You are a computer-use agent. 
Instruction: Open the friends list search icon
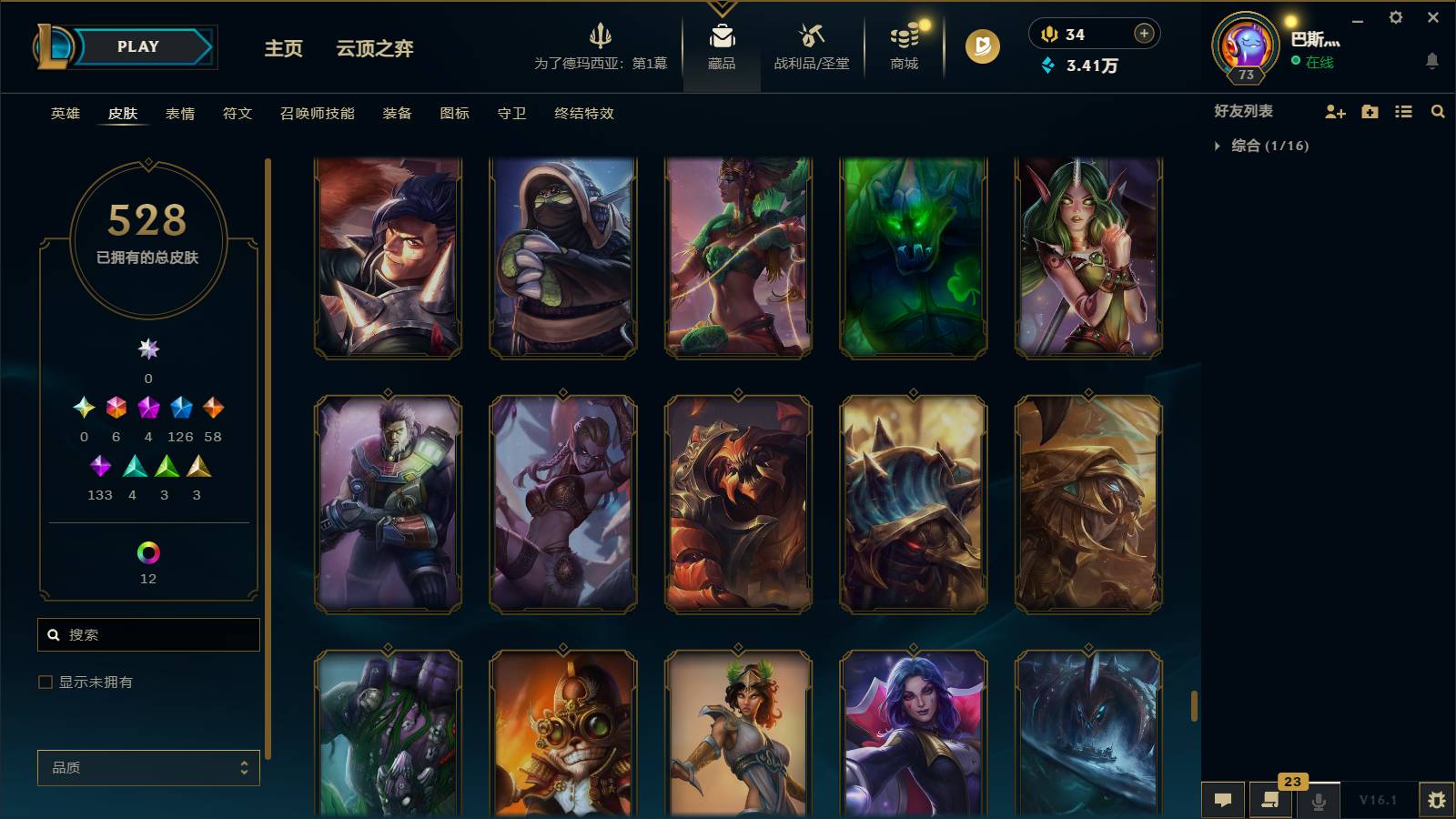pyautogui.click(x=1438, y=112)
